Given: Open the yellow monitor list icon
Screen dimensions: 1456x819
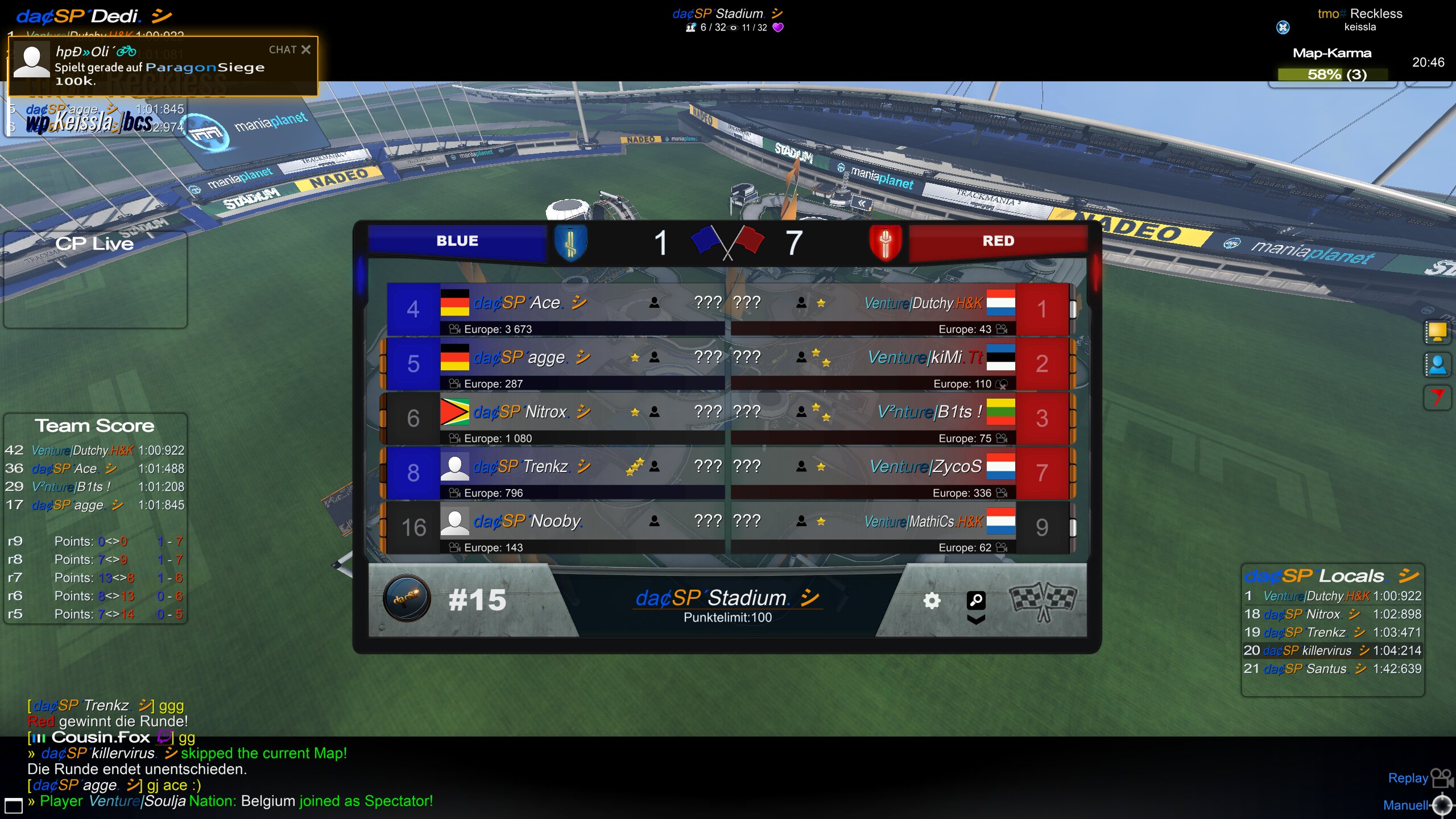Looking at the screenshot, I should pos(1437,332).
